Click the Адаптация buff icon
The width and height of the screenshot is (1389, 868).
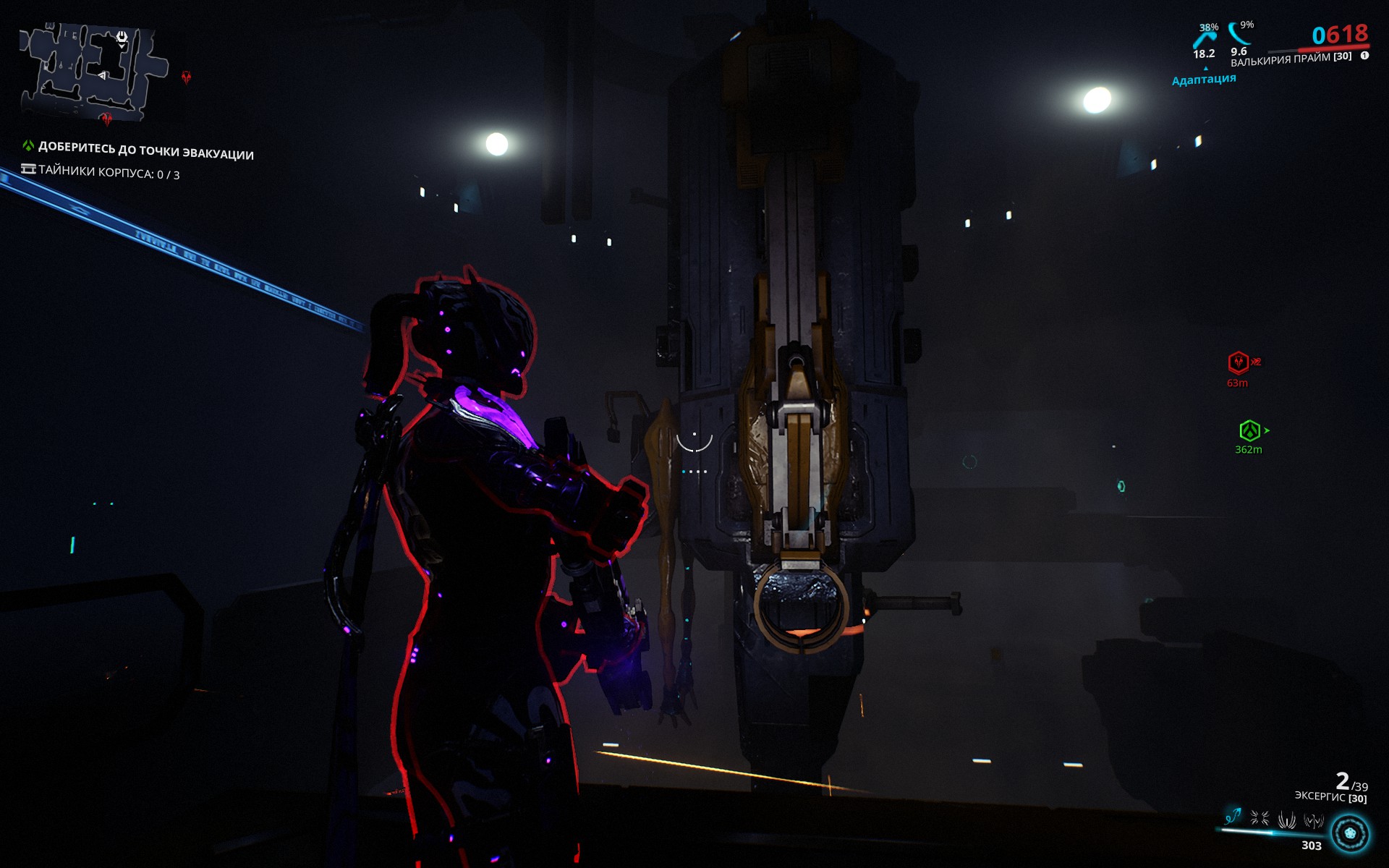tap(1205, 82)
